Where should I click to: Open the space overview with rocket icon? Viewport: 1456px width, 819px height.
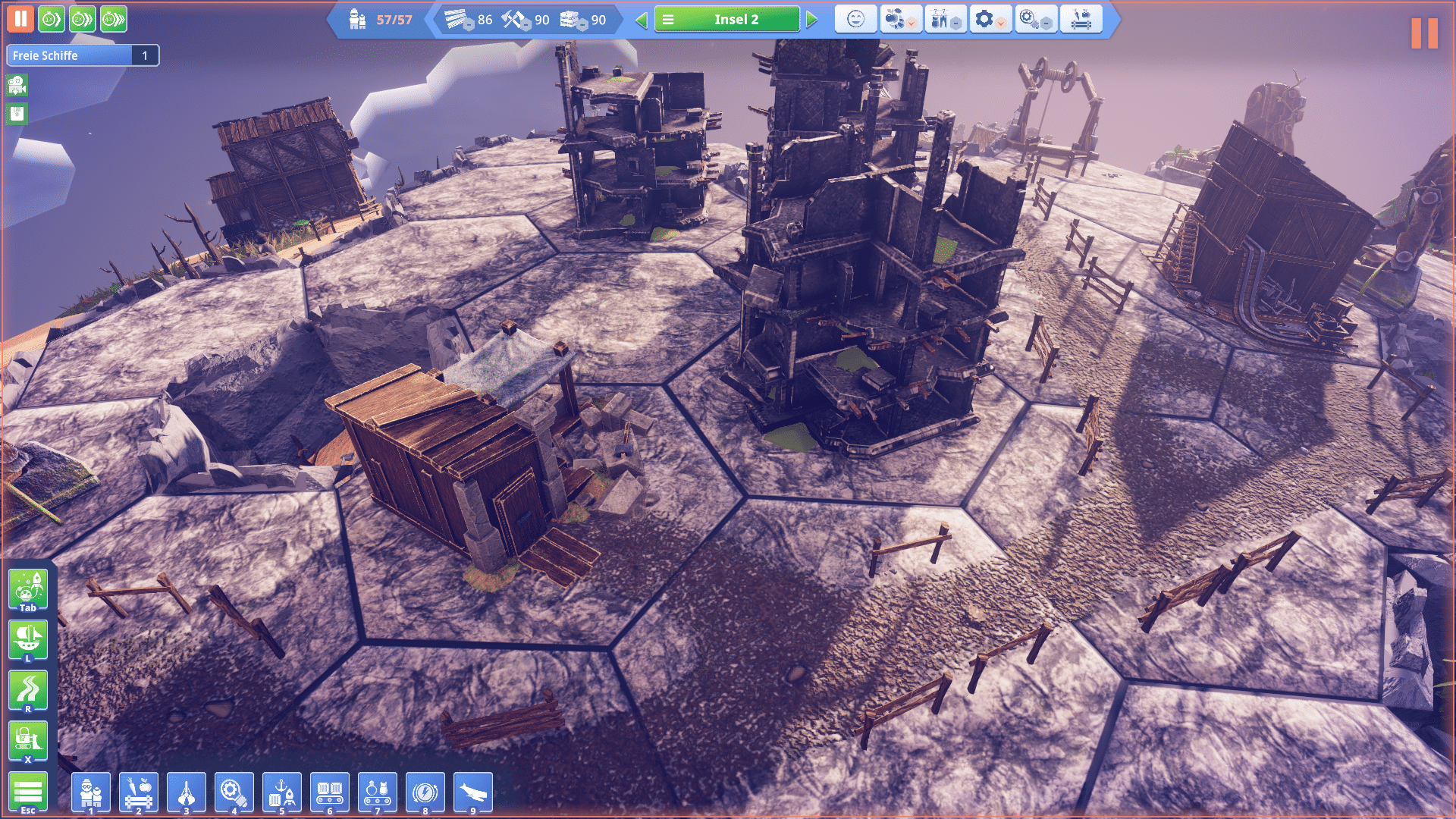28,589
